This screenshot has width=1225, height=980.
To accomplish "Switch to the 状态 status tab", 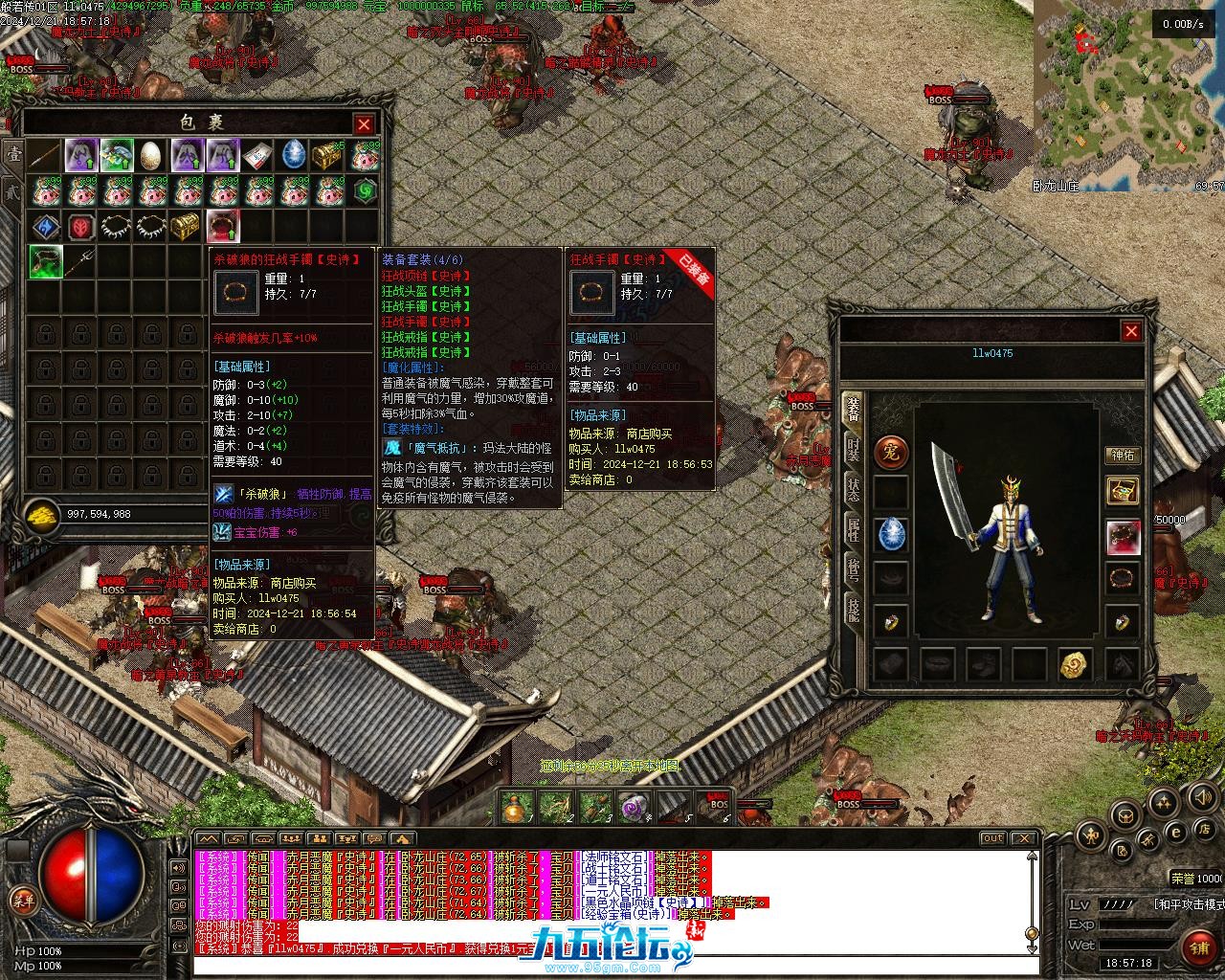I will 853,488.
